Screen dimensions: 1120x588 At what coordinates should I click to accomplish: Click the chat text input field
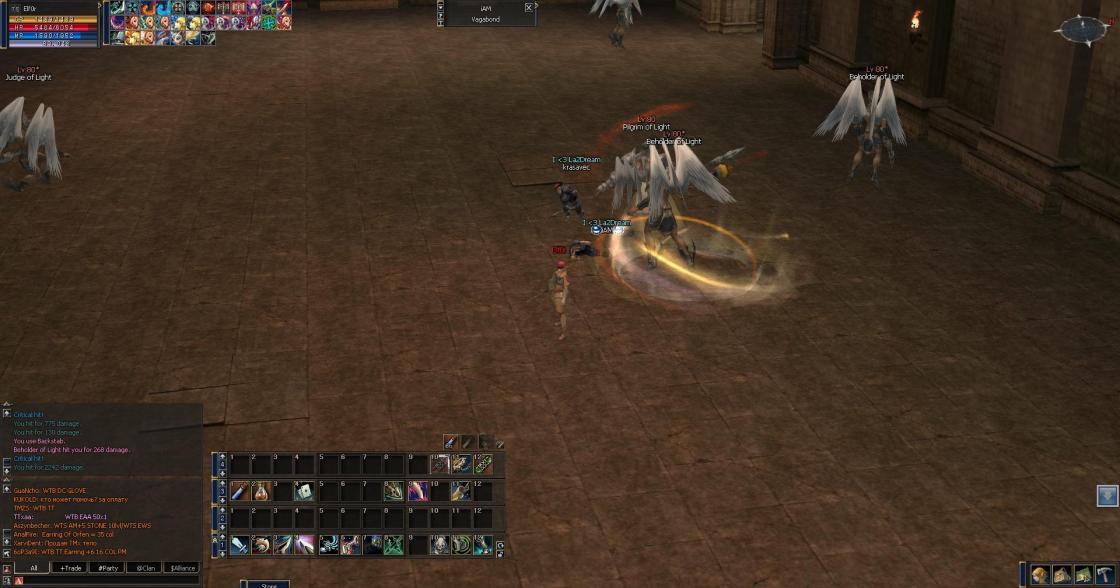(110, 580)
